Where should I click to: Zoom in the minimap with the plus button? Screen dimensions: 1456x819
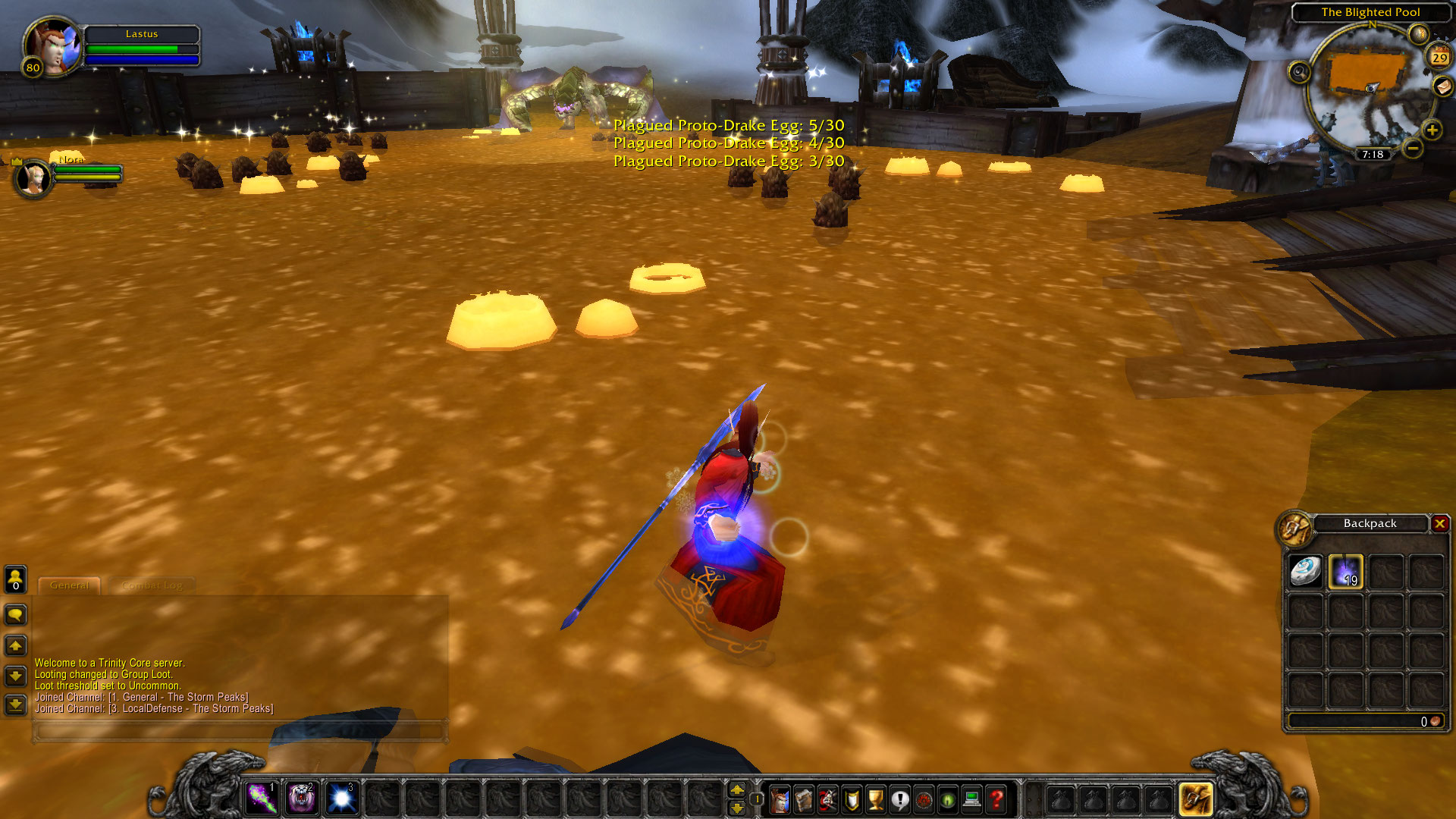[1432, 129]
